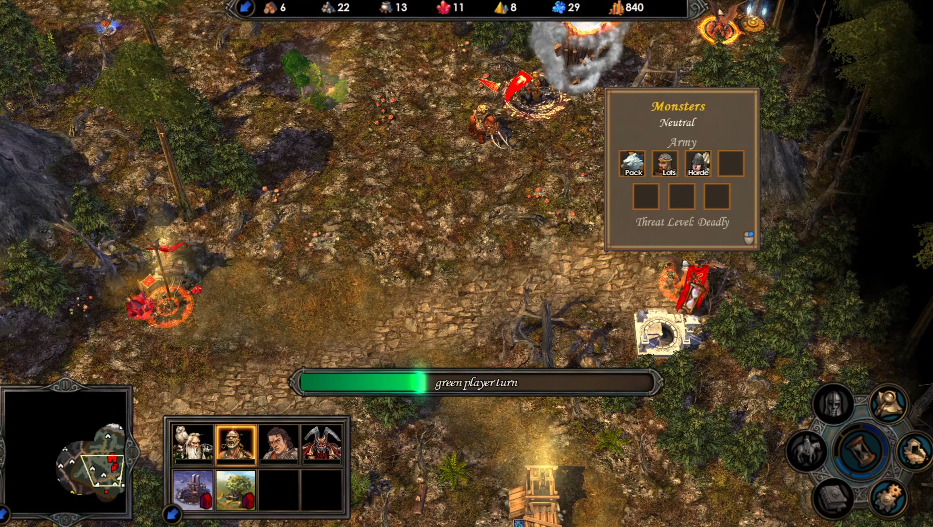This screenshot has height=527, width=933.
Task: Select the white-bearded wizard hero portrait
Action: point(192,444)
